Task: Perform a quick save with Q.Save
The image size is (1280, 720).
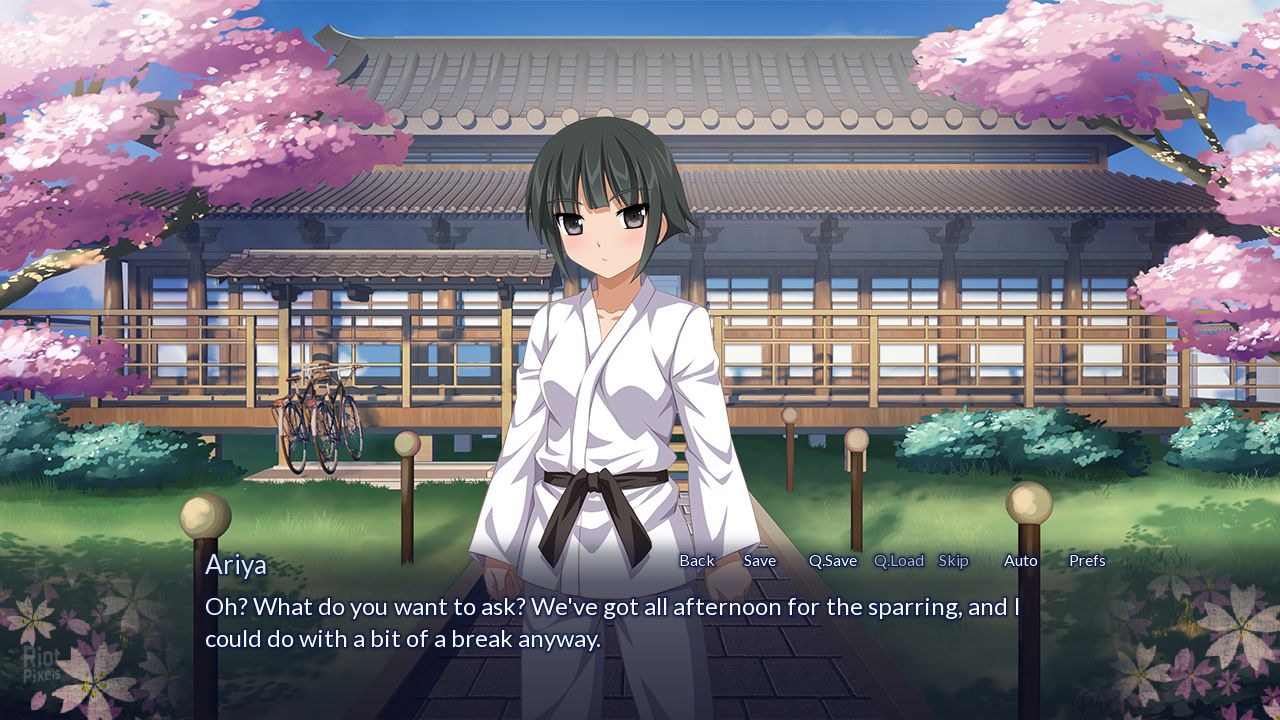Action: (x=832, y=561)
